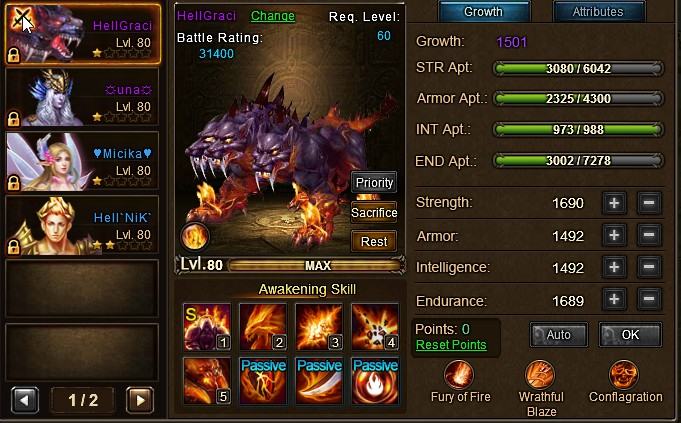Select the HellGraci sylph entry

tap(82, 36)
